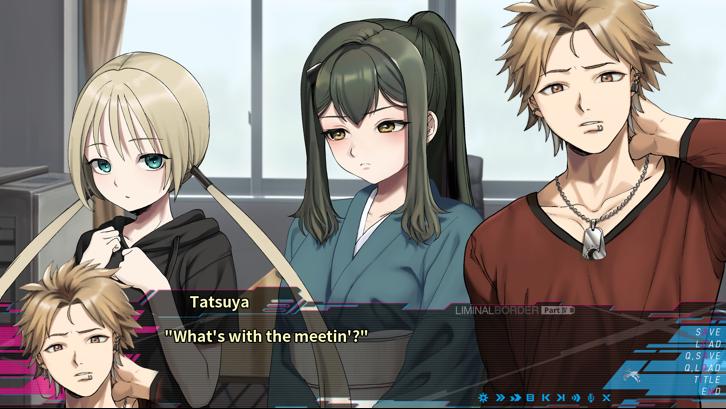The height and width of the screenshot is (409, 726).
Task: Open the LOAD menu
Action: [x=705, y=344]
